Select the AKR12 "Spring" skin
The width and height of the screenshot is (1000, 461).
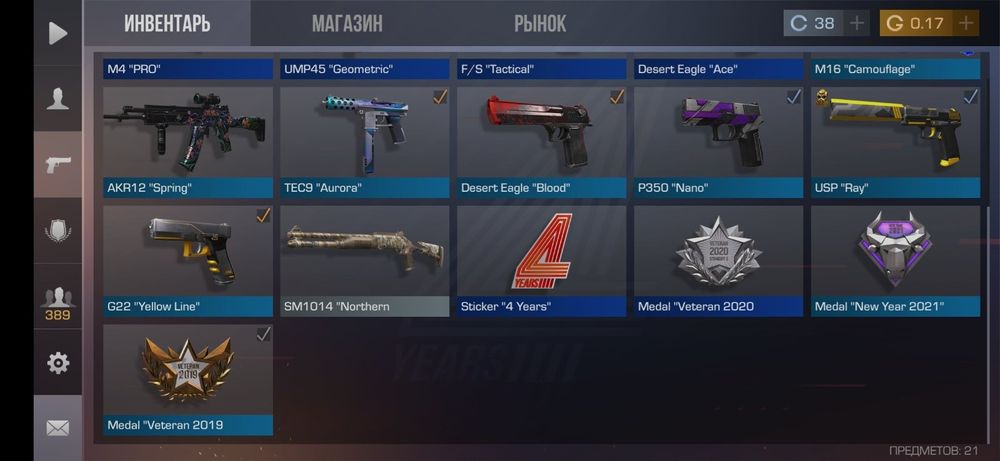coord(188,141)
